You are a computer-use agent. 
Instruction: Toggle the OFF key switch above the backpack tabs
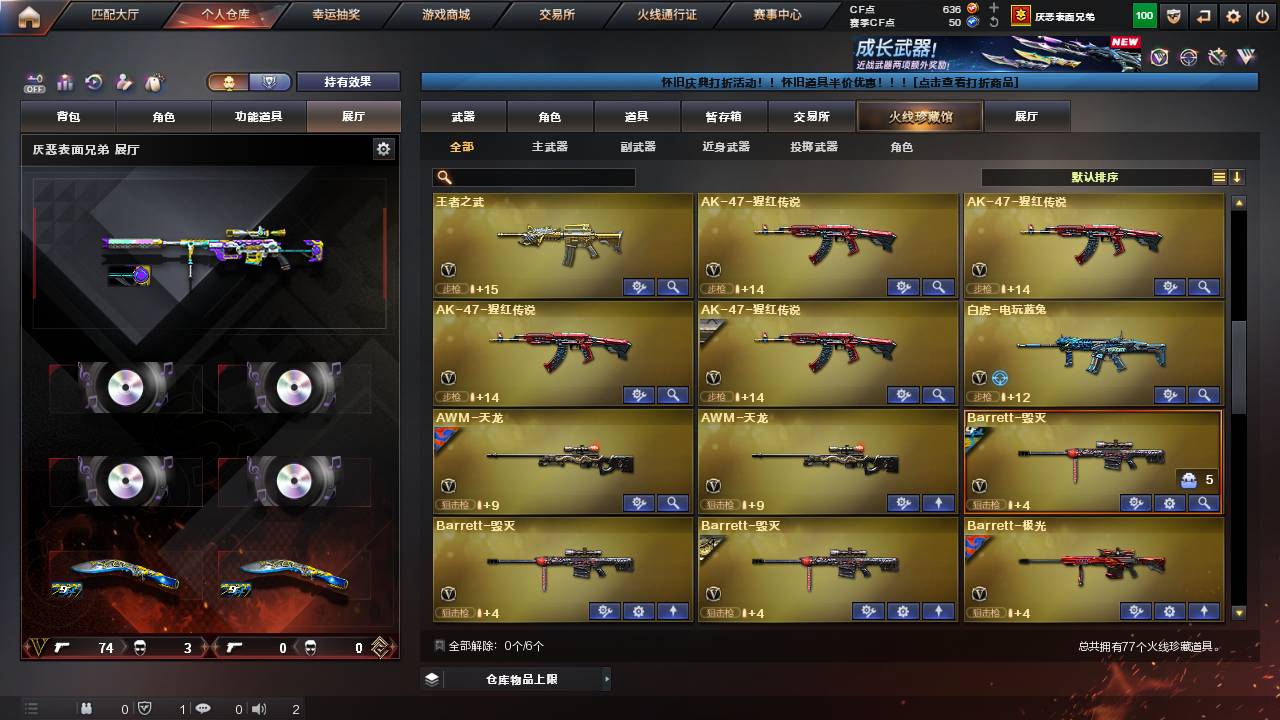(33, 81)
